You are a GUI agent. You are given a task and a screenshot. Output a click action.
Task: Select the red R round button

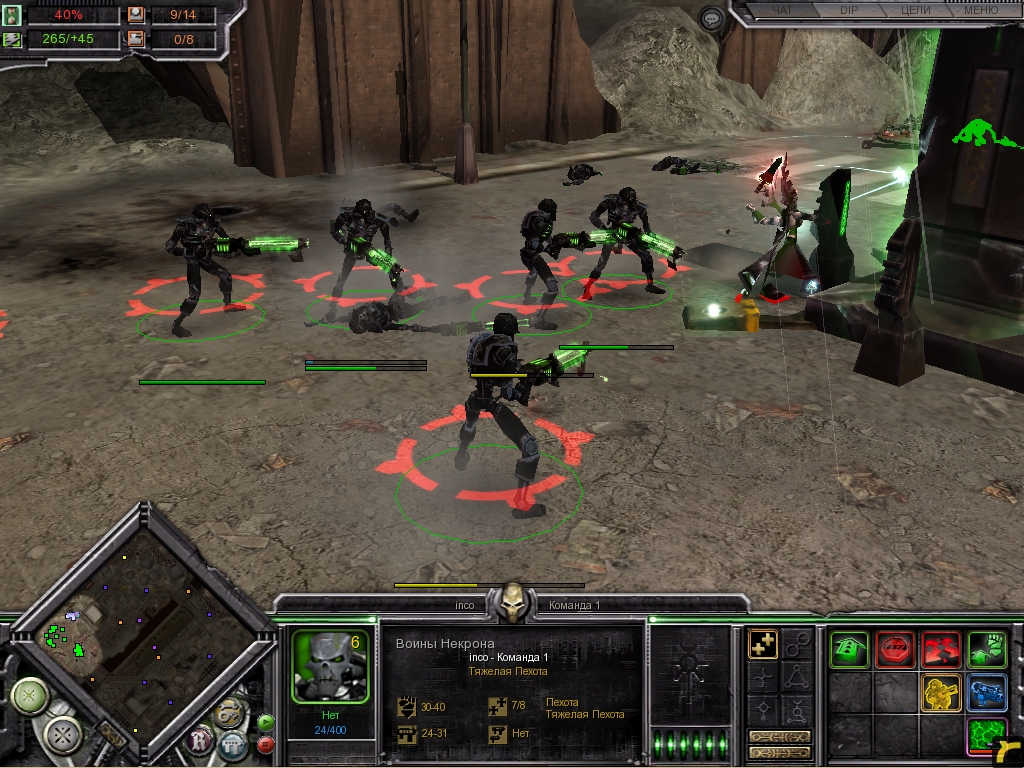click(x=200, y=739)
